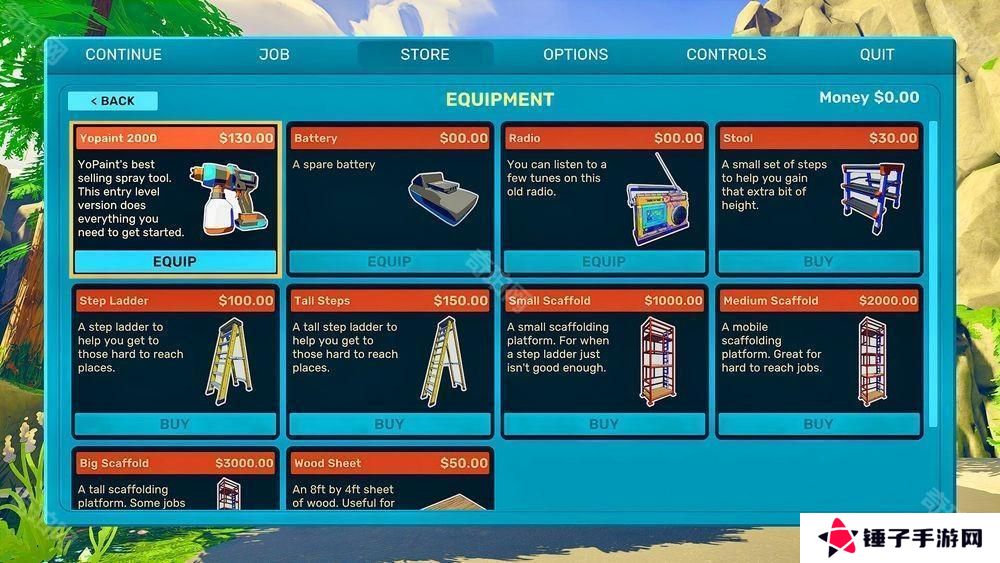Switch to the Store tab
The width and height of the screenshot is (1000, 563).
click(425, 54)
